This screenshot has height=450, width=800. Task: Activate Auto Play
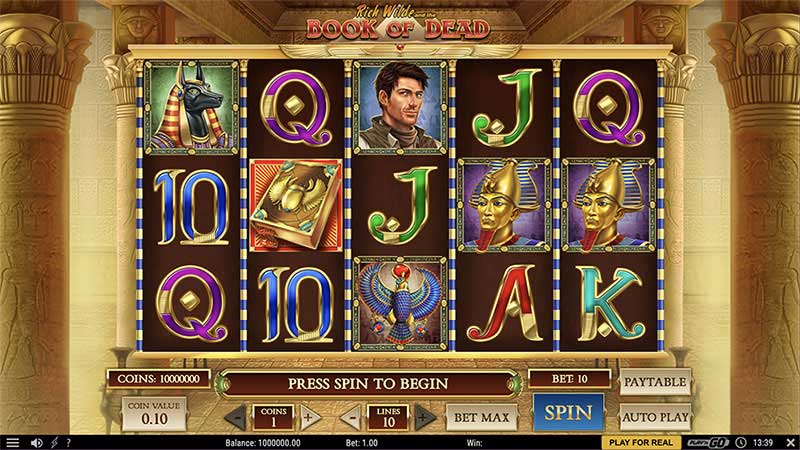click(x=656, y=416)
